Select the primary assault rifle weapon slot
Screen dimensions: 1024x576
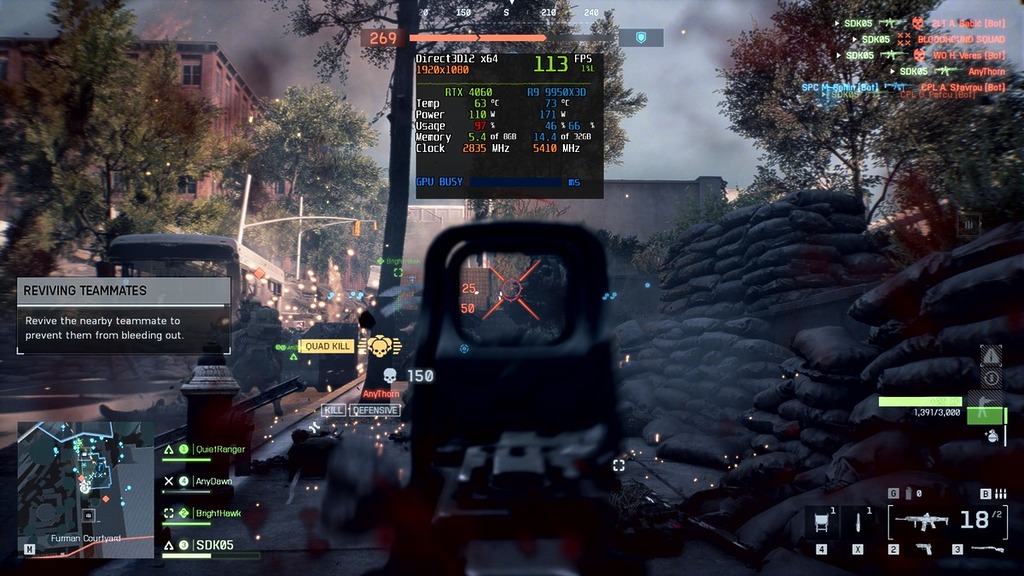(x=921, y=521)
